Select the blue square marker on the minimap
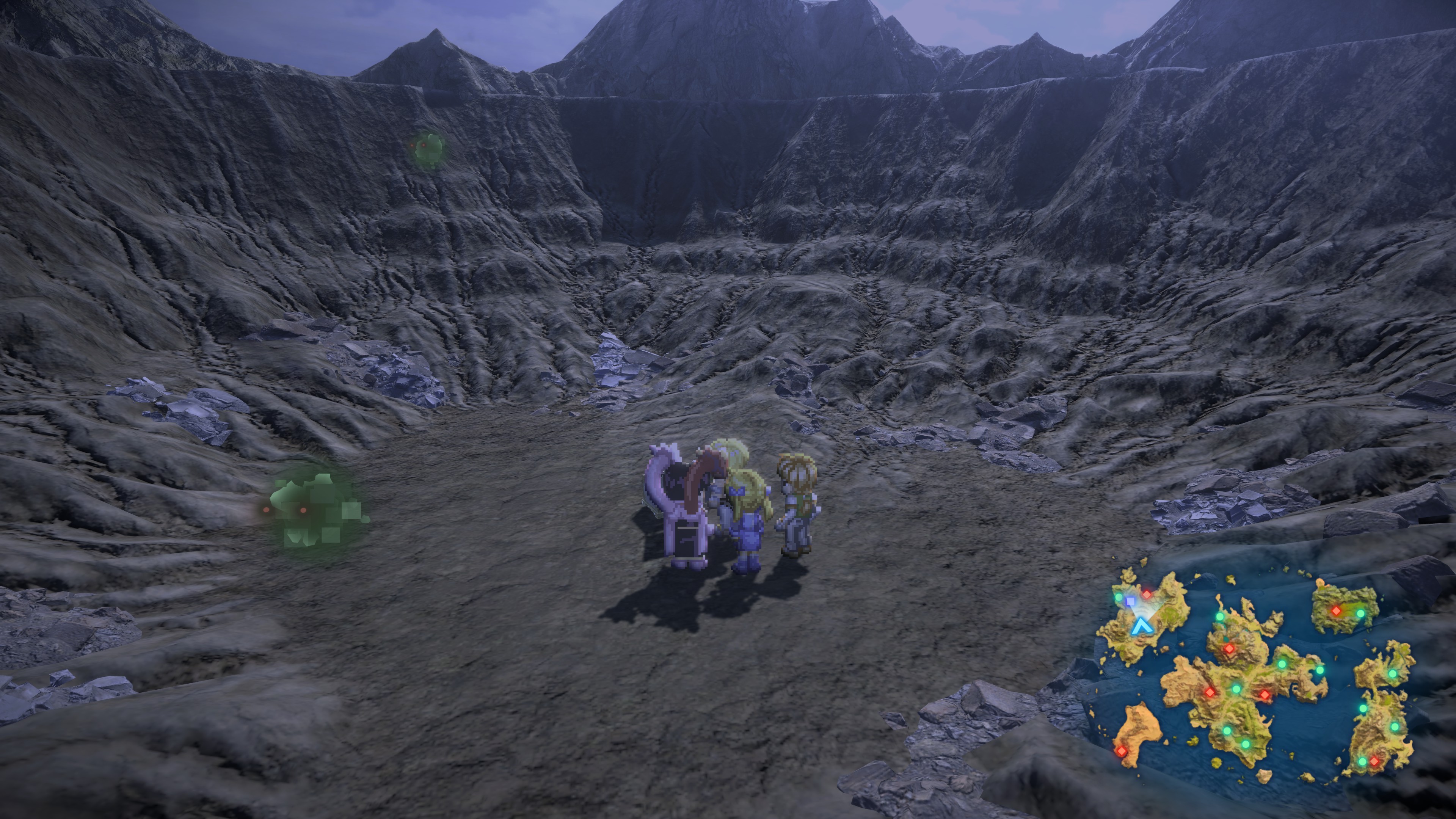The width and height of the screenshot is (1456, 819). tap(1130, 601)
